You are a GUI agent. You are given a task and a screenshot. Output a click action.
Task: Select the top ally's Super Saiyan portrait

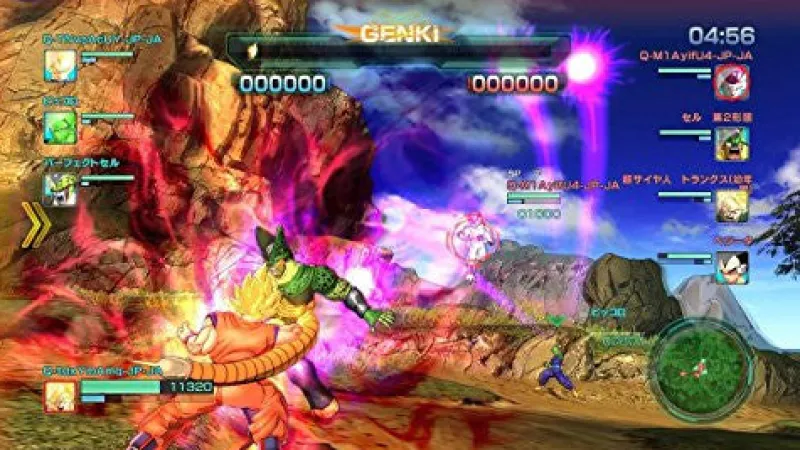[x=59, y=64]
